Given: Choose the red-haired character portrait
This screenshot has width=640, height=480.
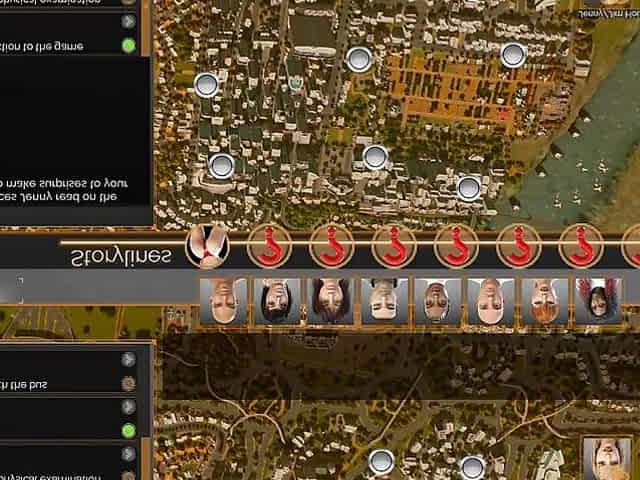Looking at the screenshot, I should pyautogui.click(x=544, y=301).
